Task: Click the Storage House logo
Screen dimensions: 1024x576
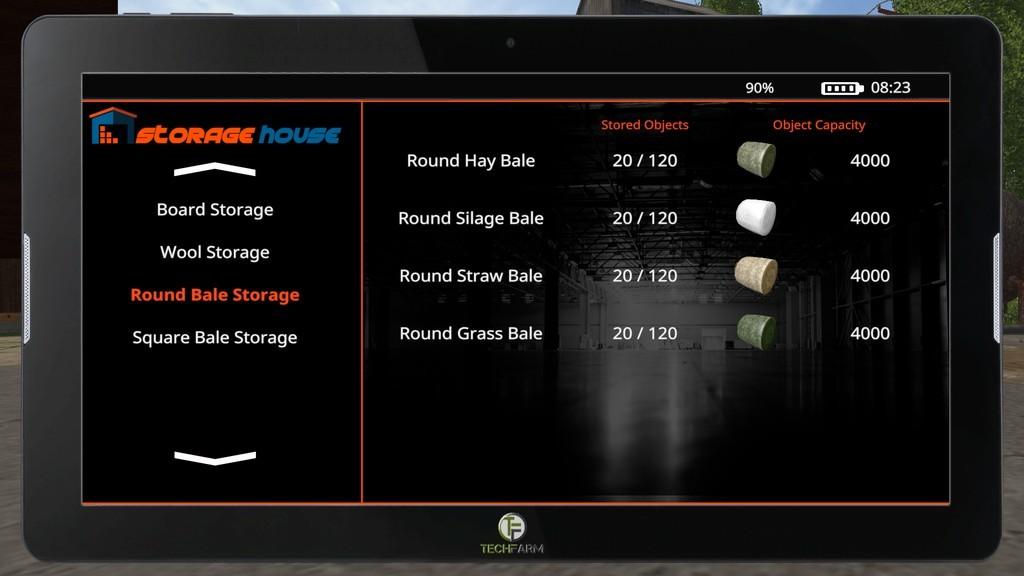Action: [215, 129]
